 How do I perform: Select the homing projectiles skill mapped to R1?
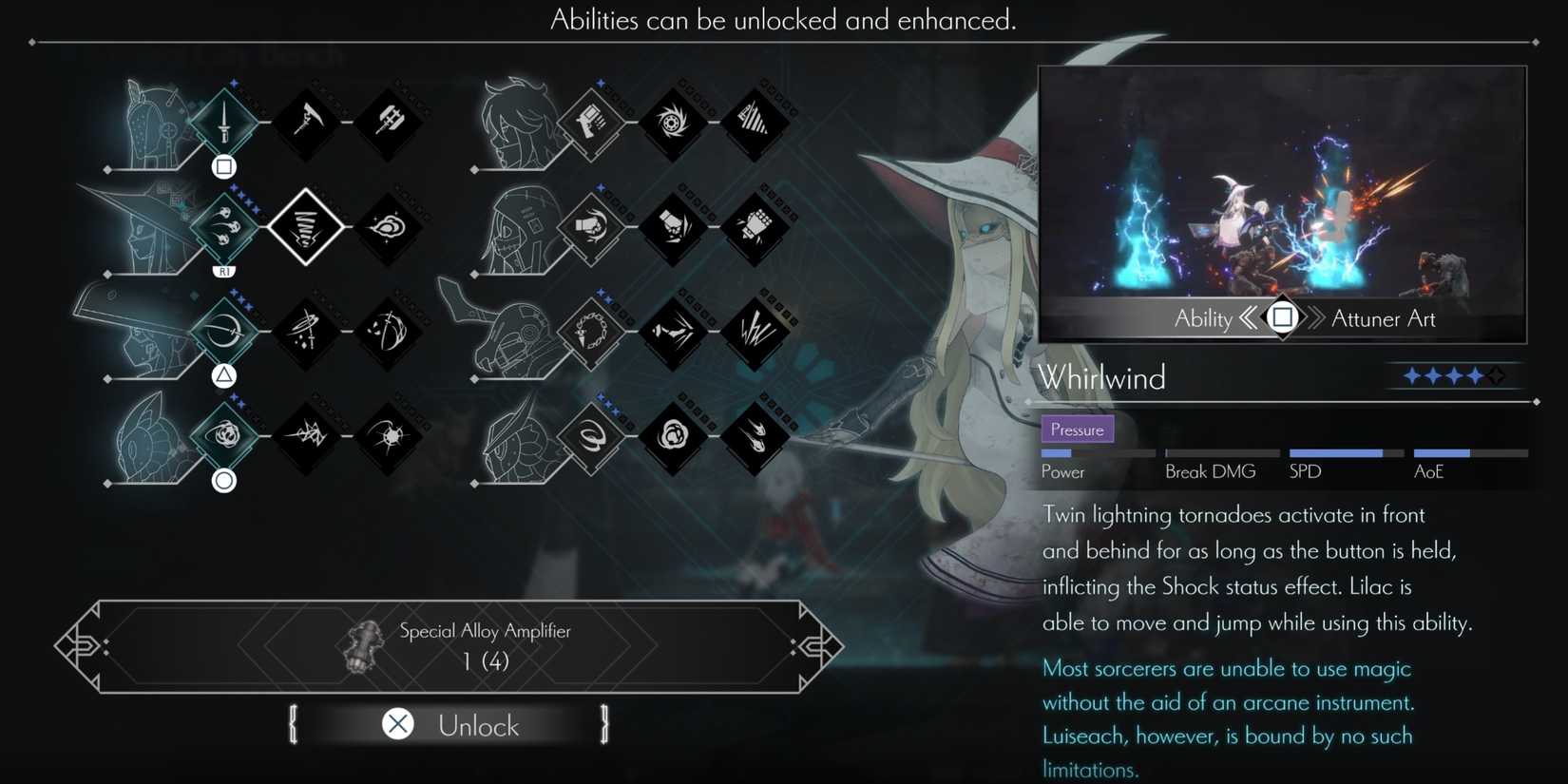tap(222, 228)
